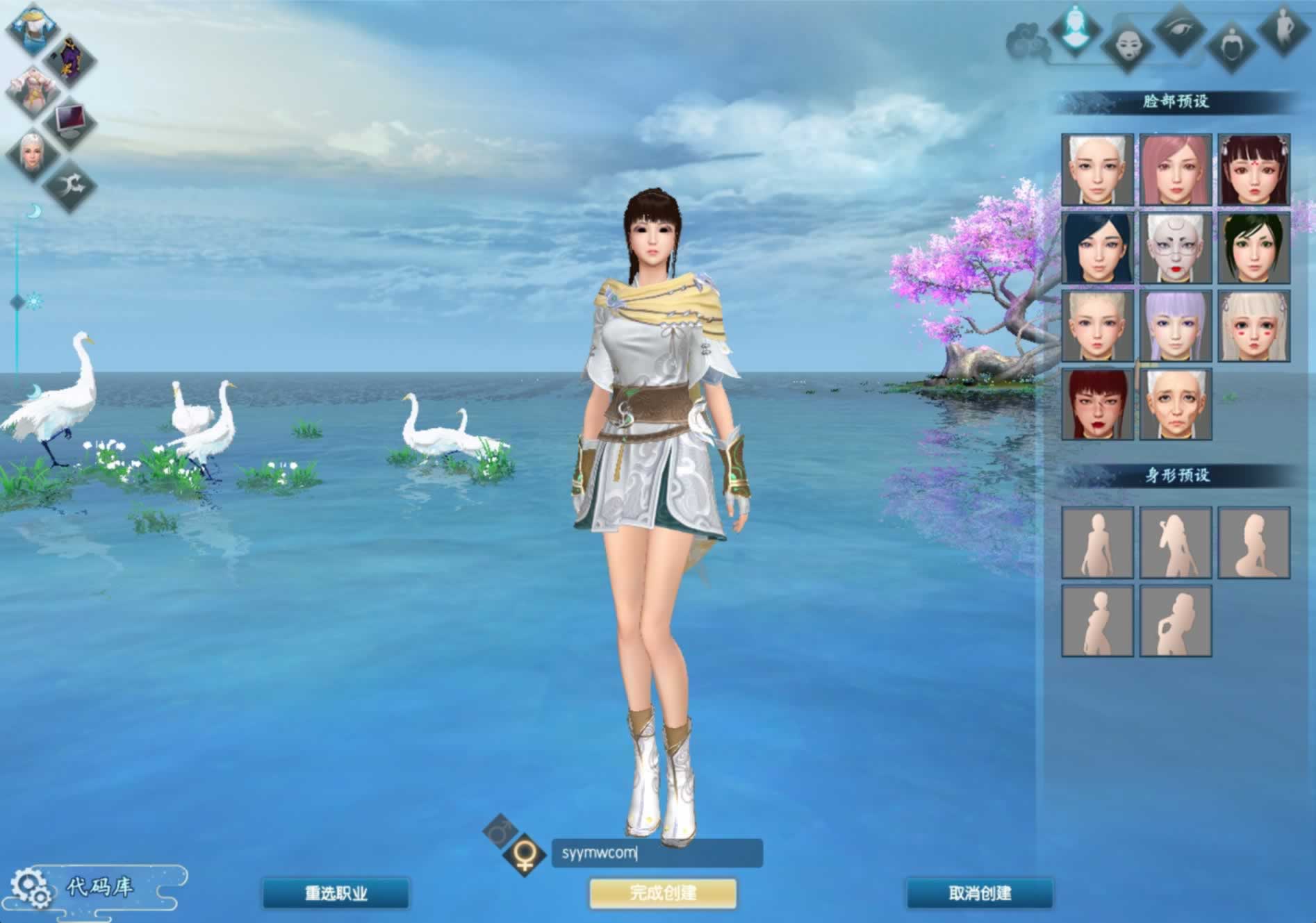Select the lavender-haired face preset
This screenshot has width=1316, height=923.
1176,326
